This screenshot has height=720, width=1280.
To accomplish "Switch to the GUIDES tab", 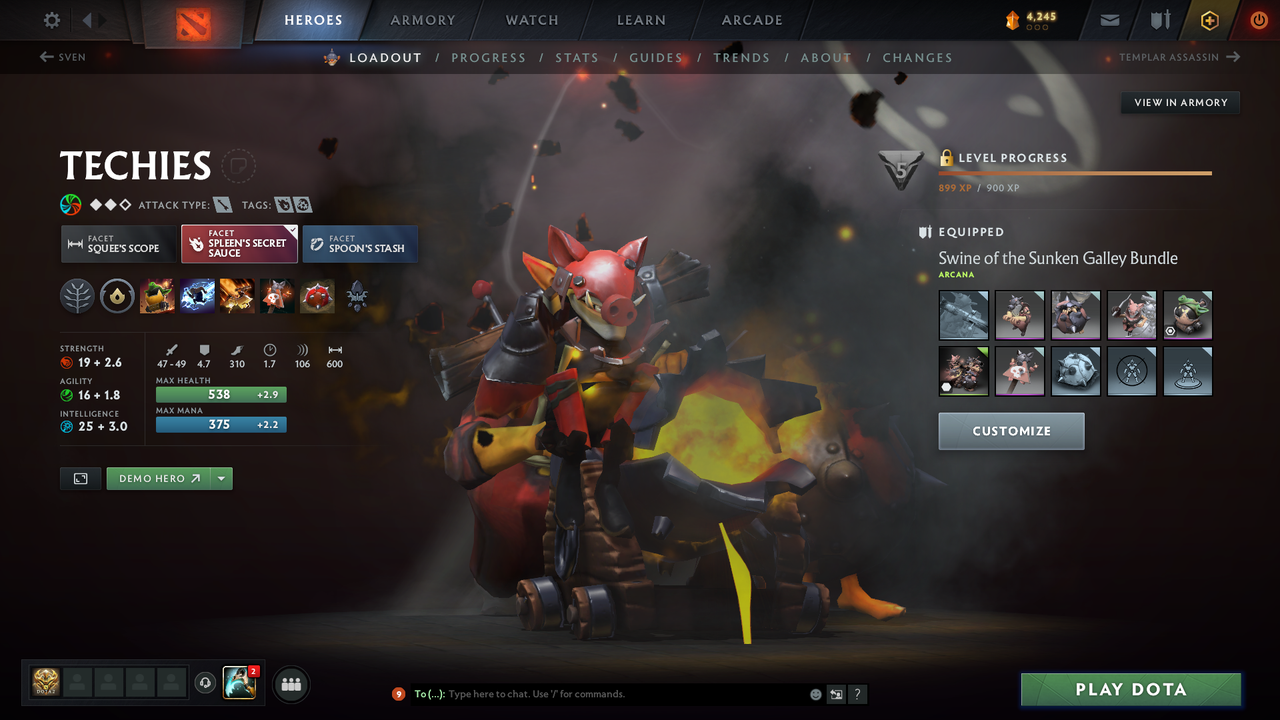I will coord(656,58).
